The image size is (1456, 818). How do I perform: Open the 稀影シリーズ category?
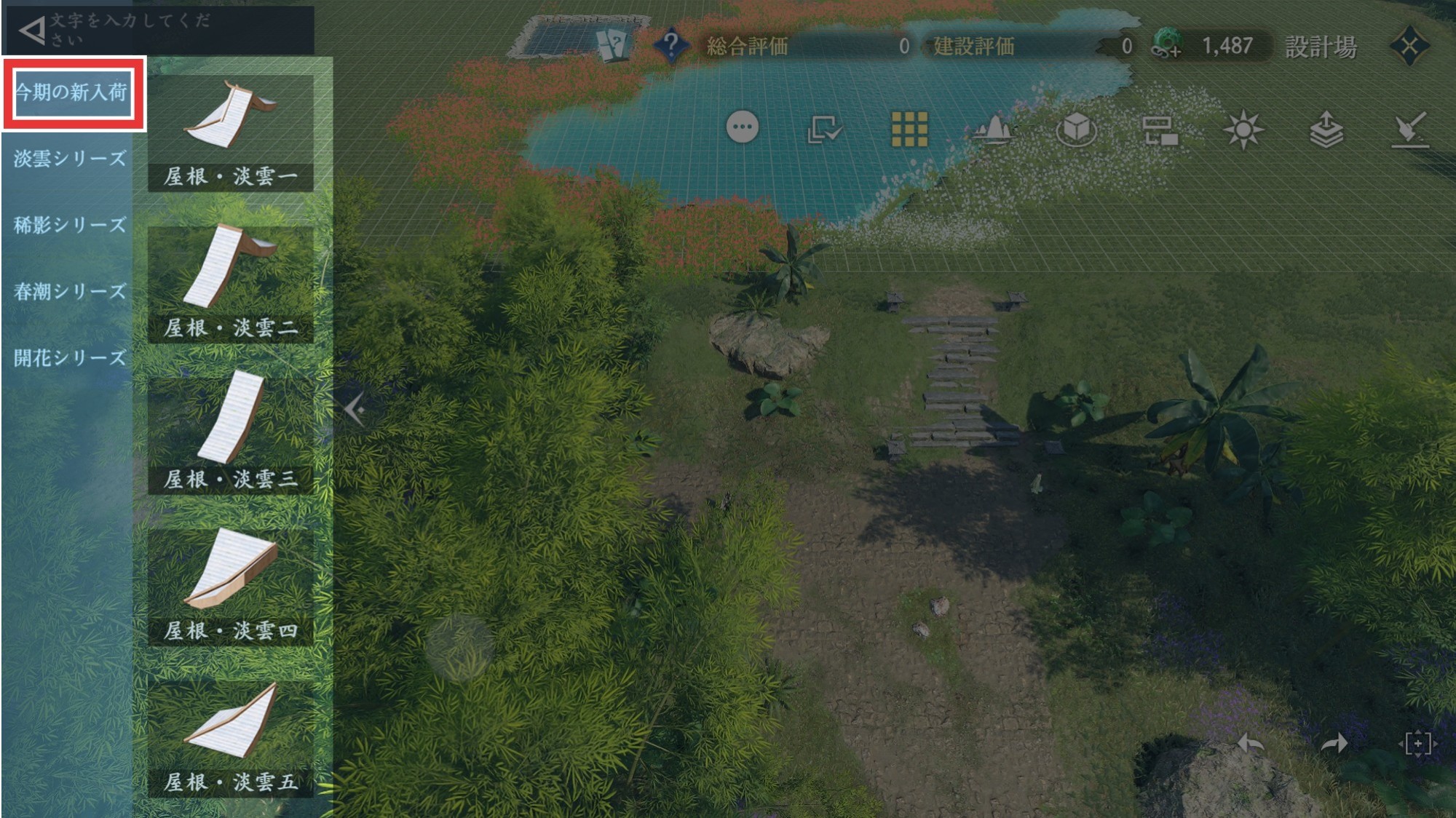70,225
